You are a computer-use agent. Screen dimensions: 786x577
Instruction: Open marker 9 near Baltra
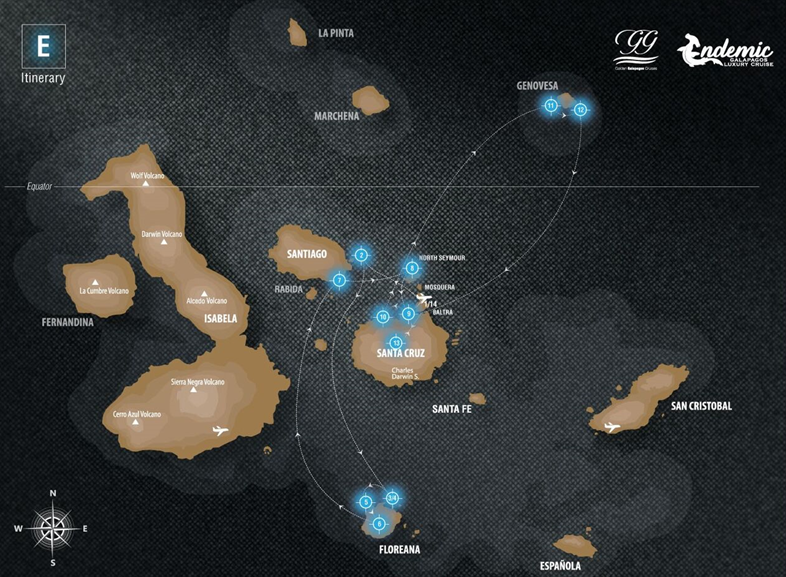(x=408, y=313)
